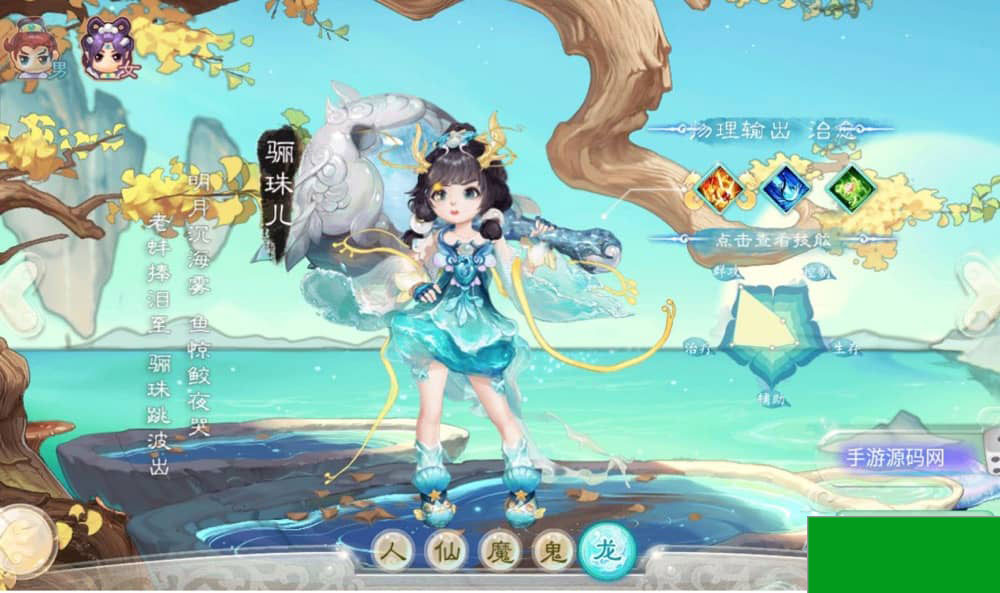Select the female (女) gender portrait
The width and height of the screenshot is (1000, 593).
click(105, 48)
